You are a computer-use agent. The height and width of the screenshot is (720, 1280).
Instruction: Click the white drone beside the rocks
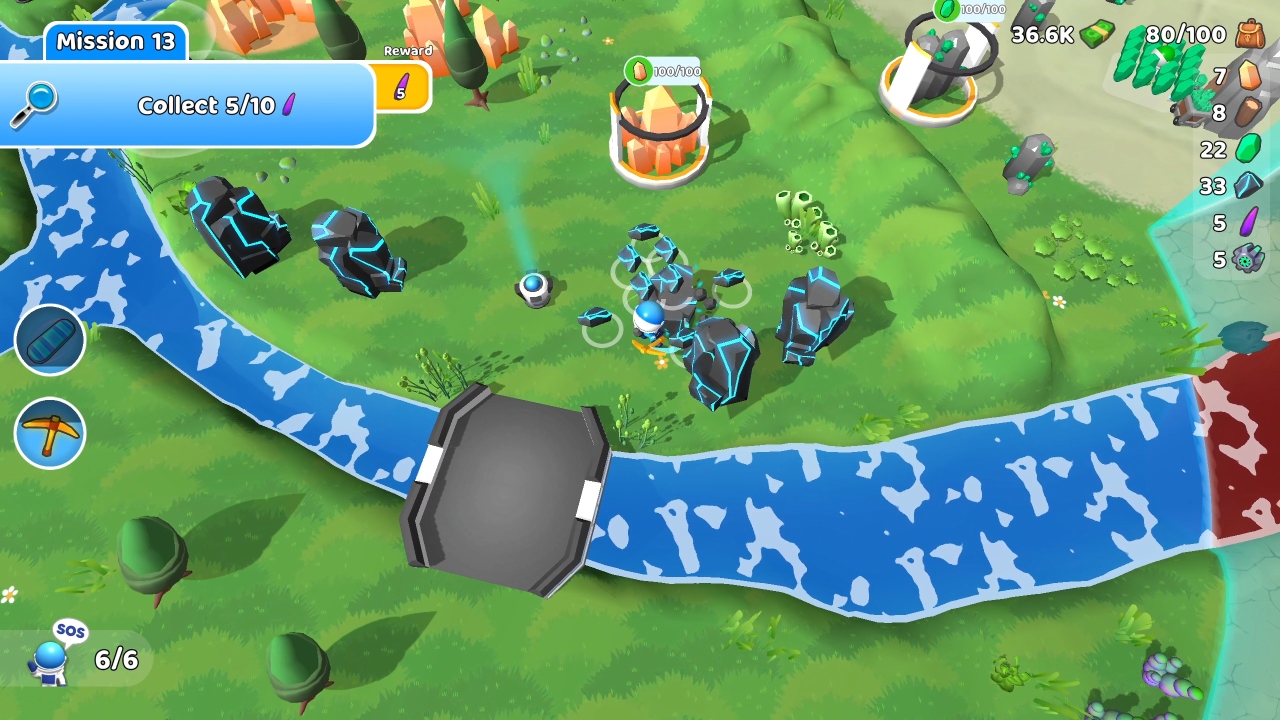coord(535,289)
